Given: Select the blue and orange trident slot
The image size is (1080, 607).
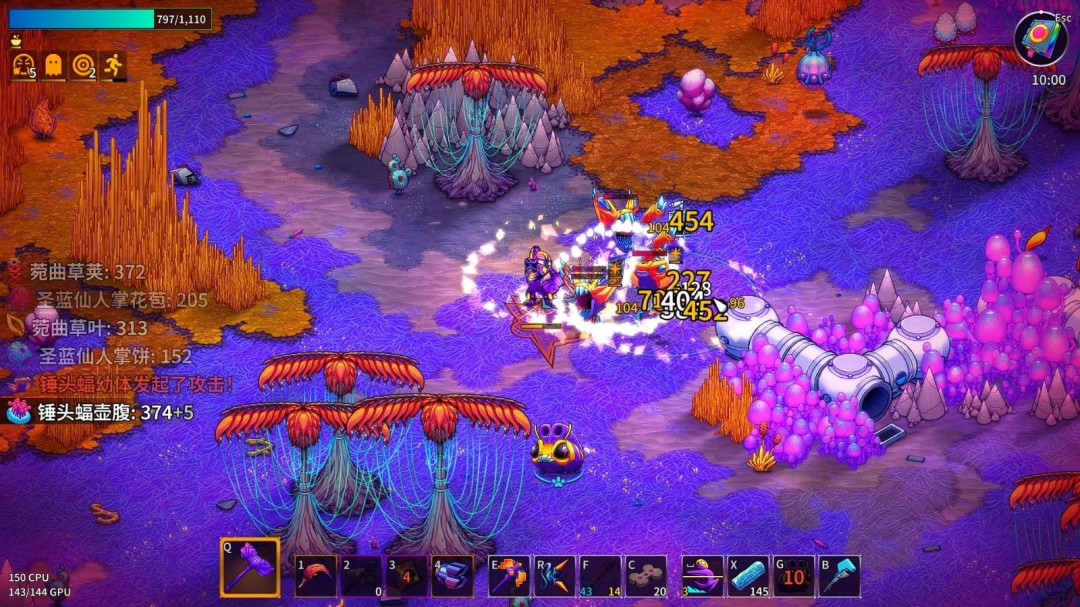Looking at the screenshot, I should point(555,577).
